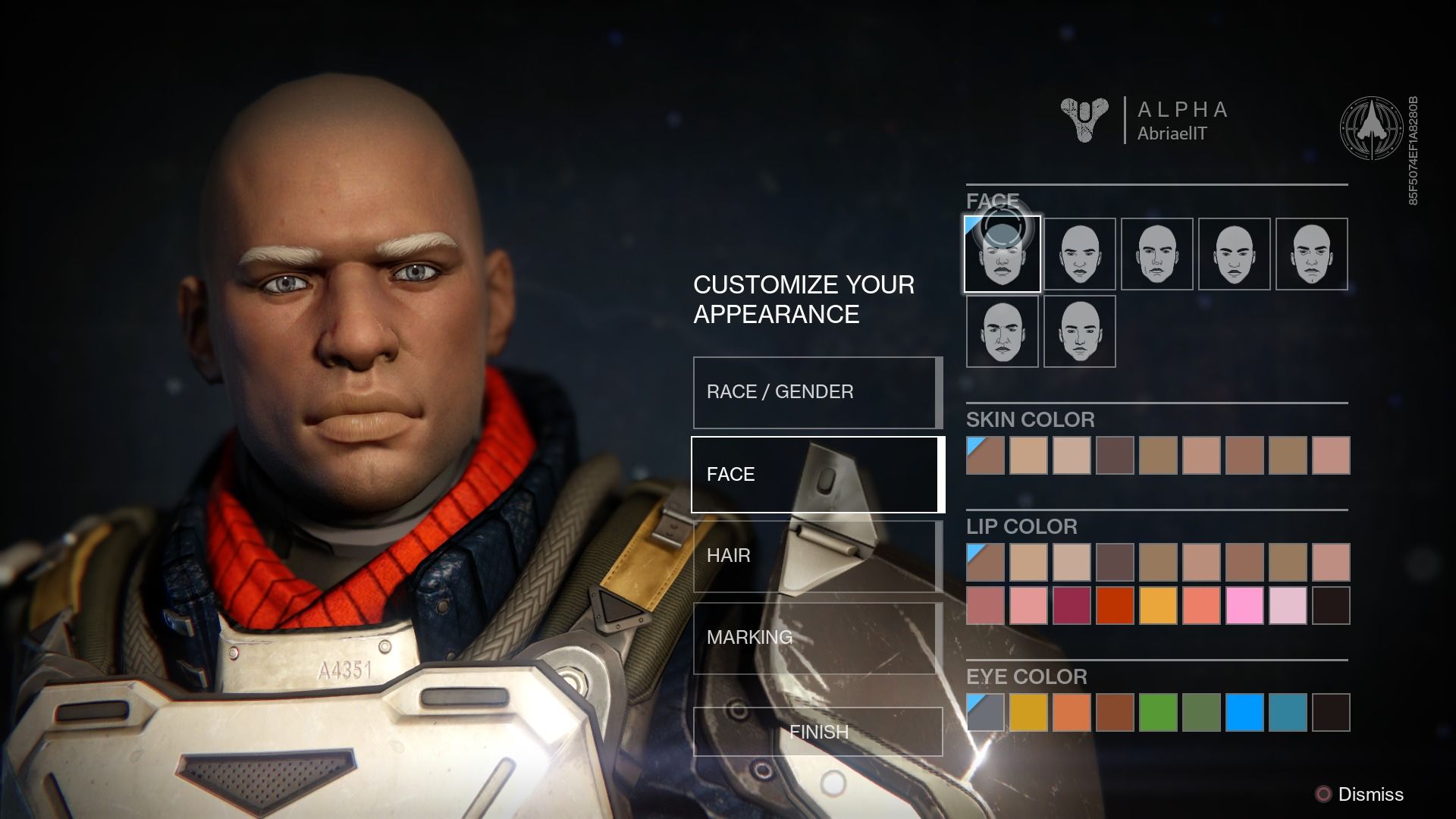
Task: Select the MARKING option
Action: pyautogui.click(x=816, y=638)
